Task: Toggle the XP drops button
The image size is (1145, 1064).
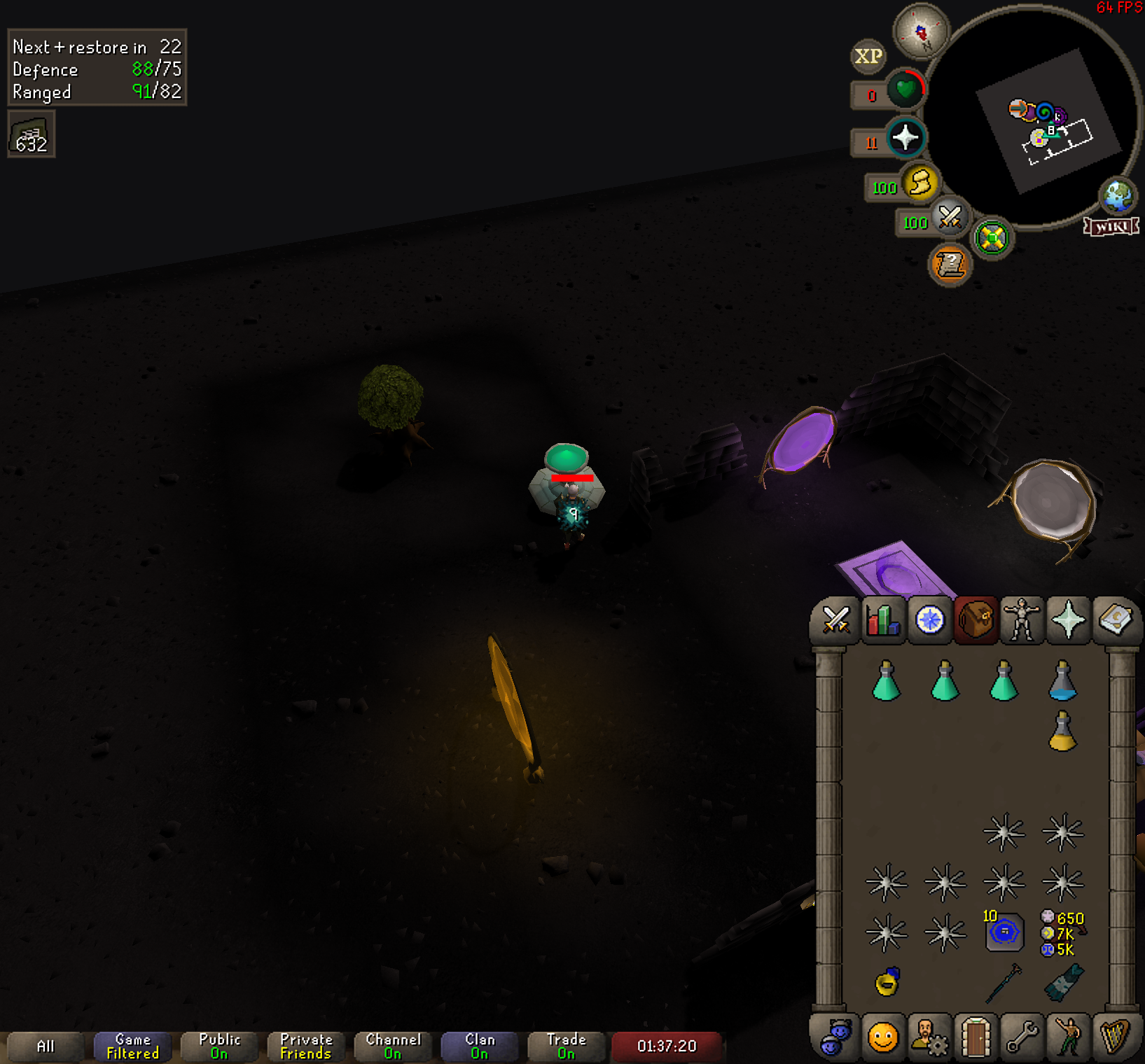Action: [x=868, y=57]
